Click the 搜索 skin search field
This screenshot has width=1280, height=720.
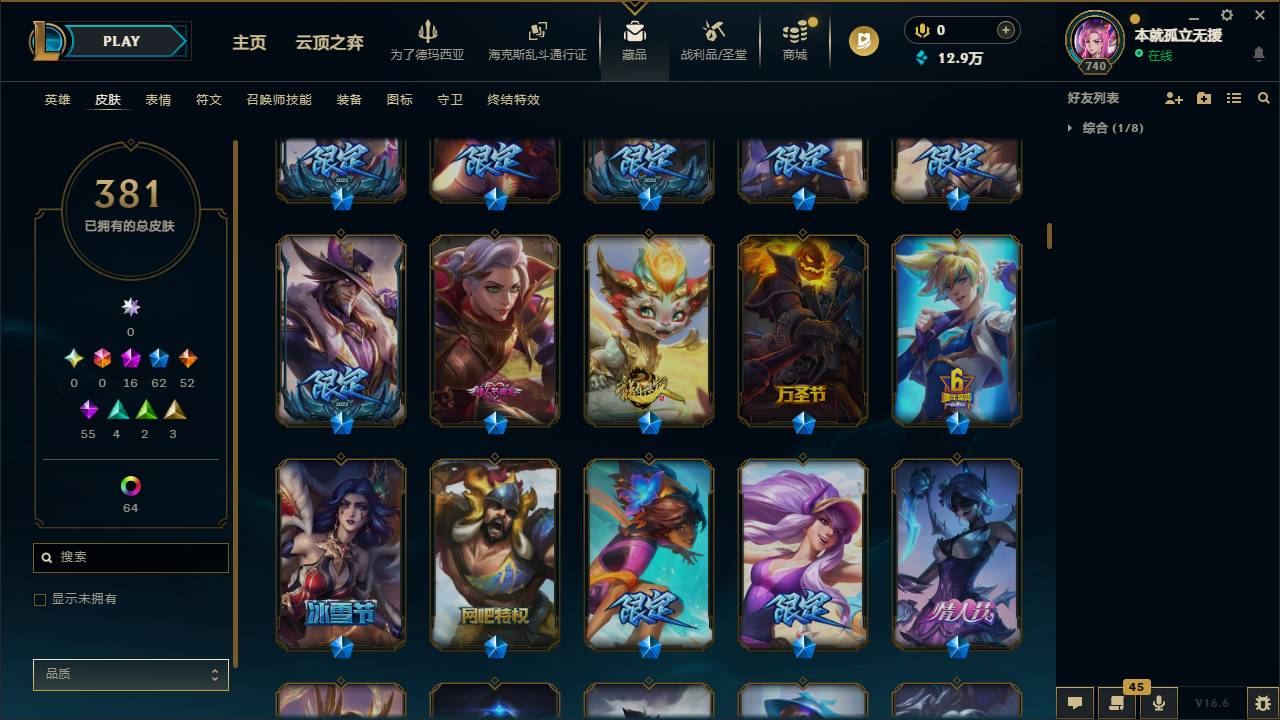(130, 557)
